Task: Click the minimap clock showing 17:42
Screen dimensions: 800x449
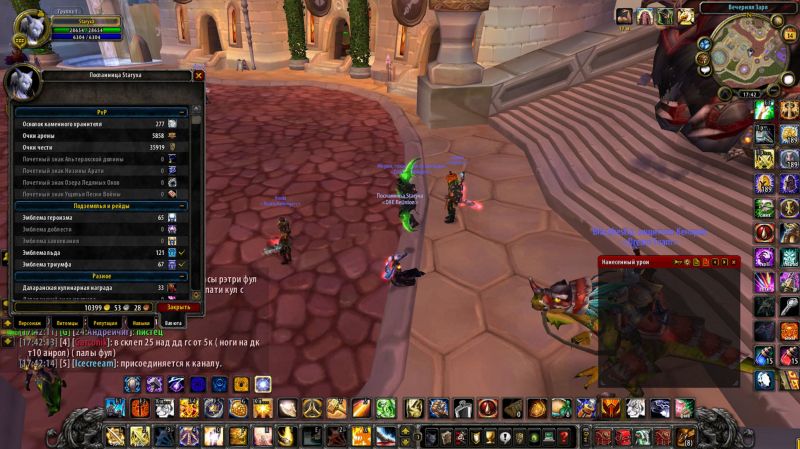Action: (748, 94)
